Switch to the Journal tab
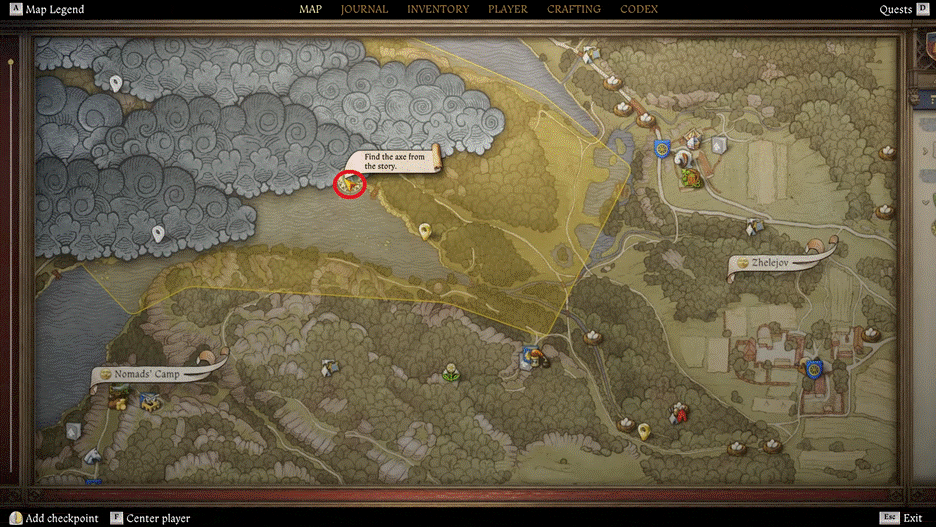This screenshot has height=527, width=936. click(x=364, y=10)
